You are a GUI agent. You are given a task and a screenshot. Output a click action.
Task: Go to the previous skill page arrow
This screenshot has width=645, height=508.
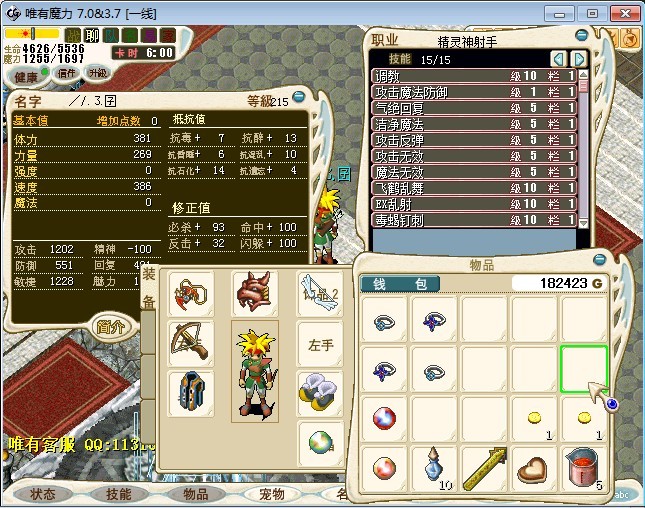(x=558, y=59)
